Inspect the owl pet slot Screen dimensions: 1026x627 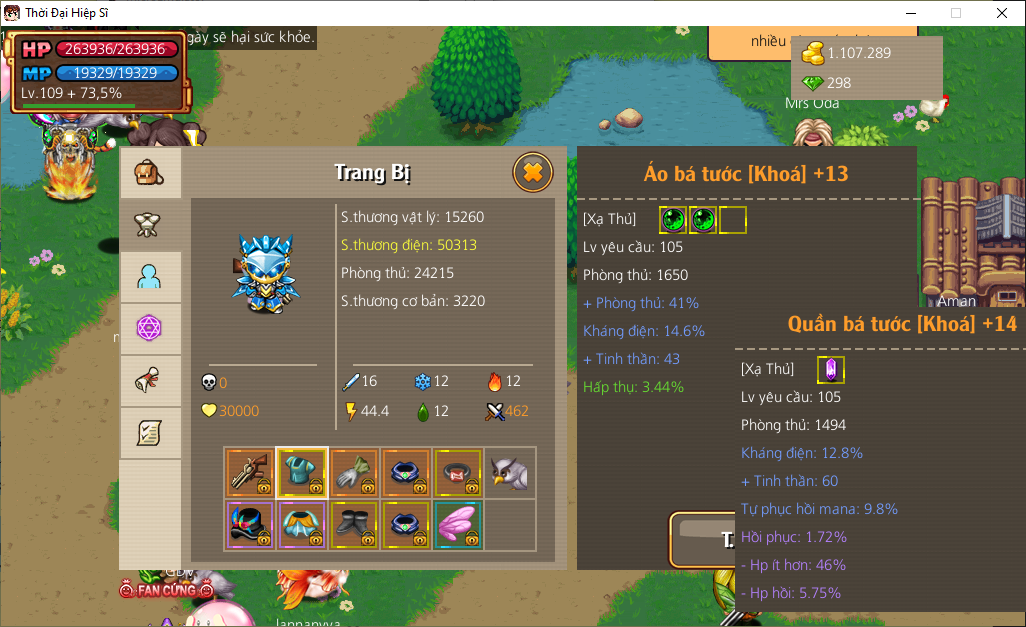point(510,472)
